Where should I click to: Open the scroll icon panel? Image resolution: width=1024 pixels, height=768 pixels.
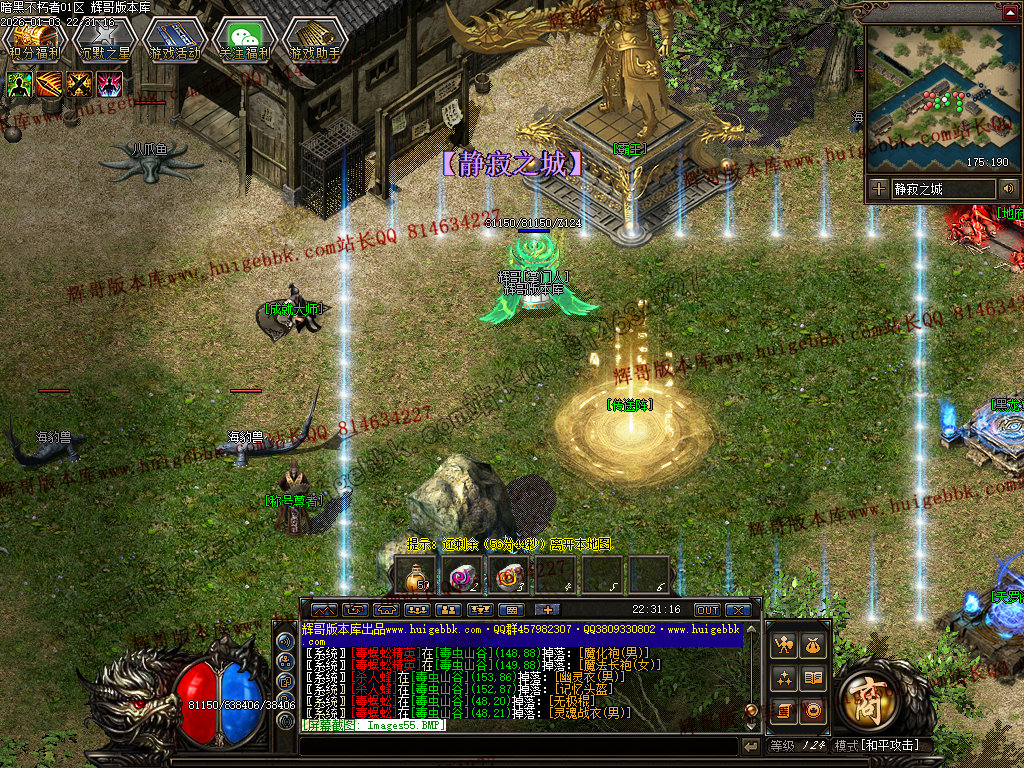pyautogui.click(x=785, y=711)
